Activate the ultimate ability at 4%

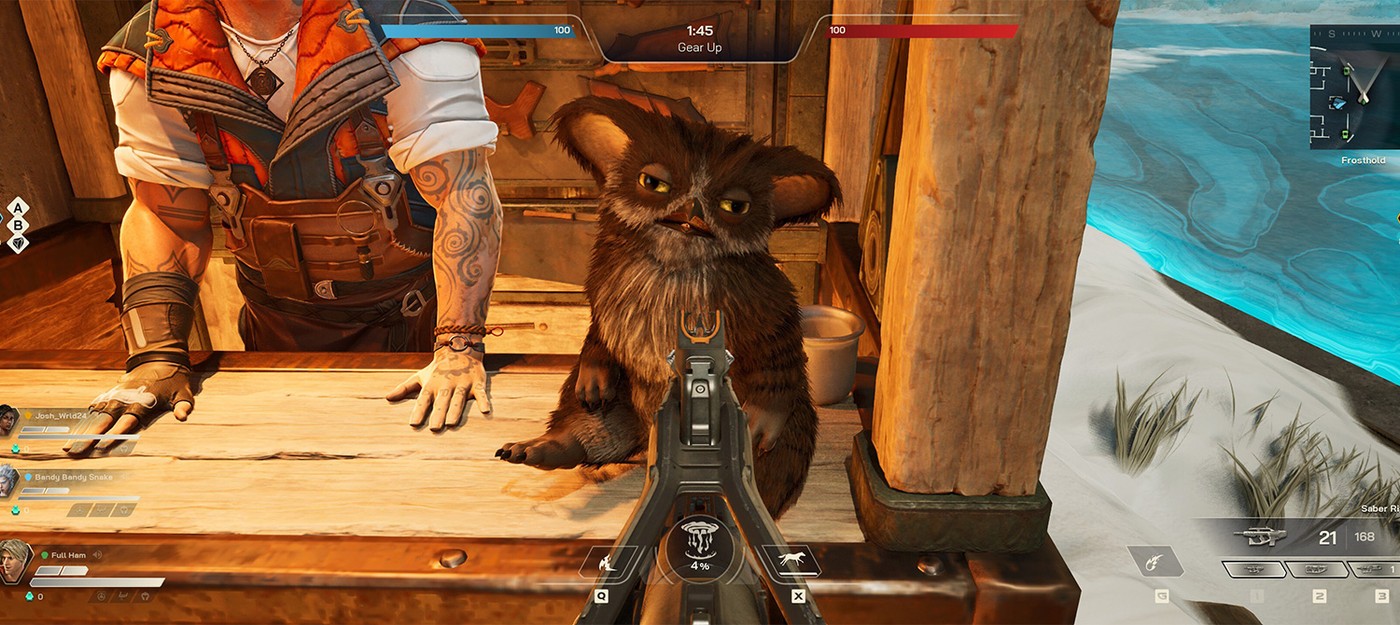pyautogui.click(x=699, y=546)
